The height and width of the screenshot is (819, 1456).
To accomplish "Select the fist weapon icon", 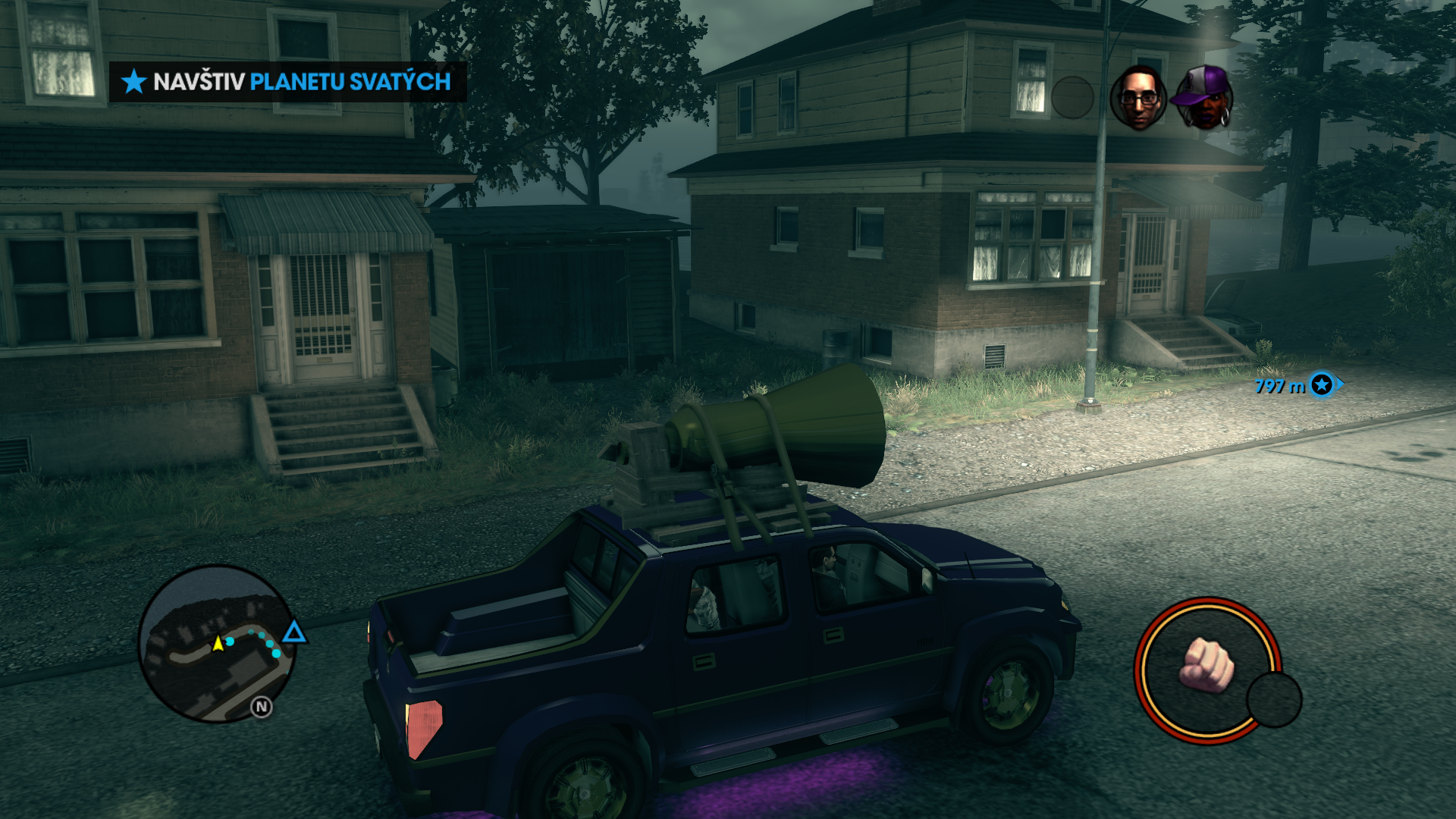I will pyautogui.click(x=1207, y=665).
